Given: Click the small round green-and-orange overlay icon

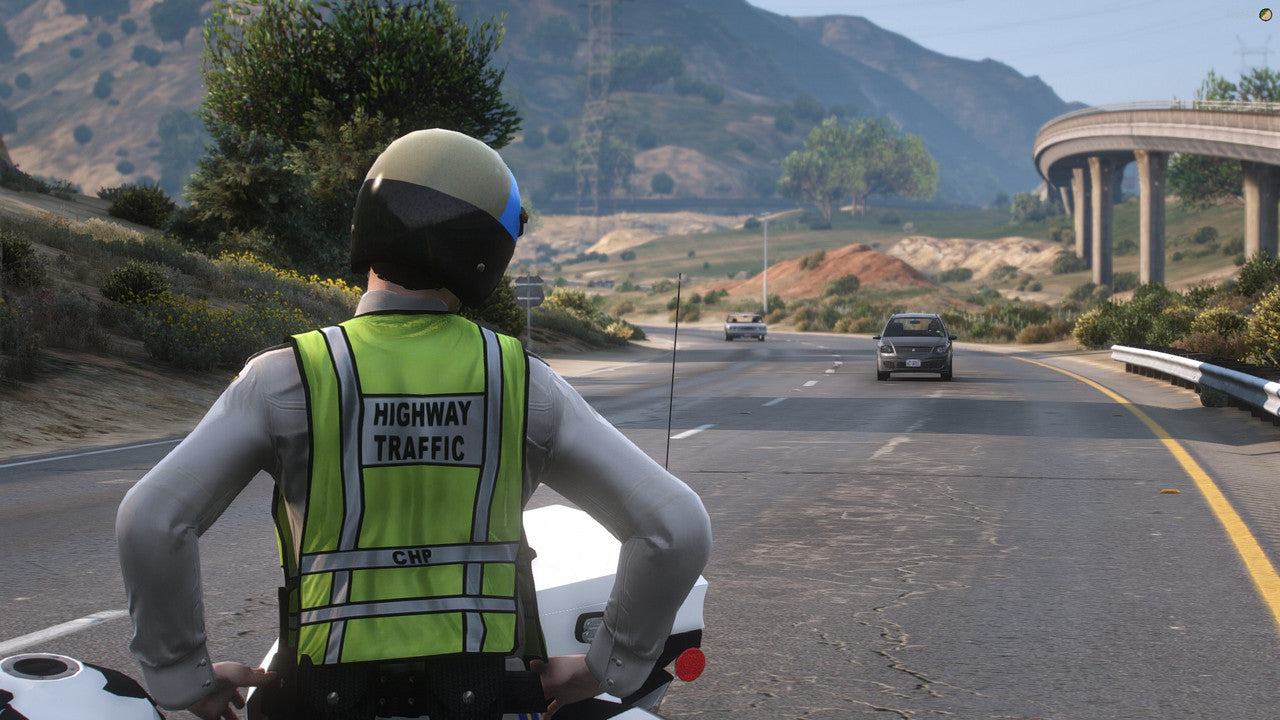Looking at the screenshot, I should click(1265, 14).
